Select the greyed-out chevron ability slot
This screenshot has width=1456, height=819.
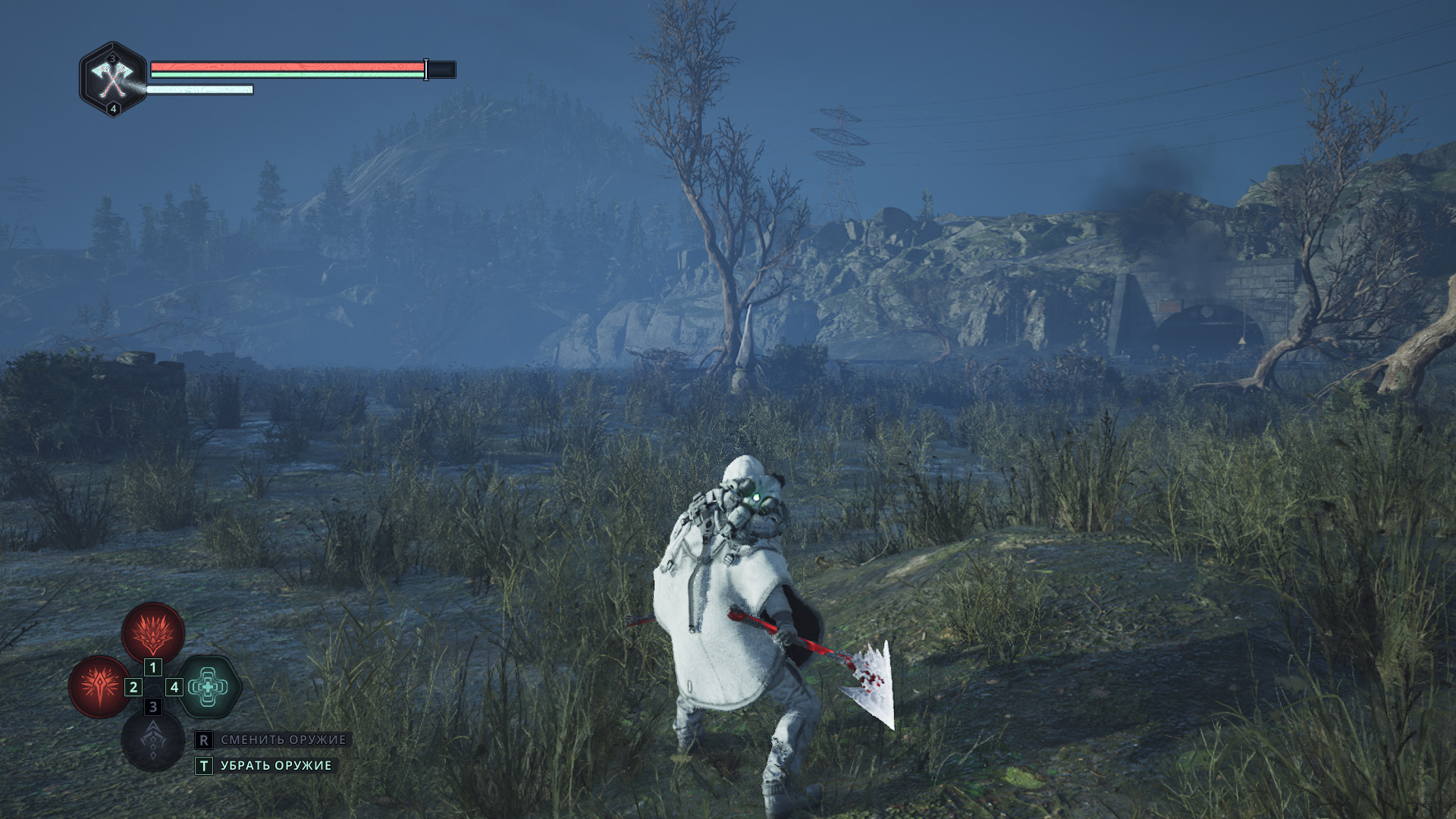153,741
